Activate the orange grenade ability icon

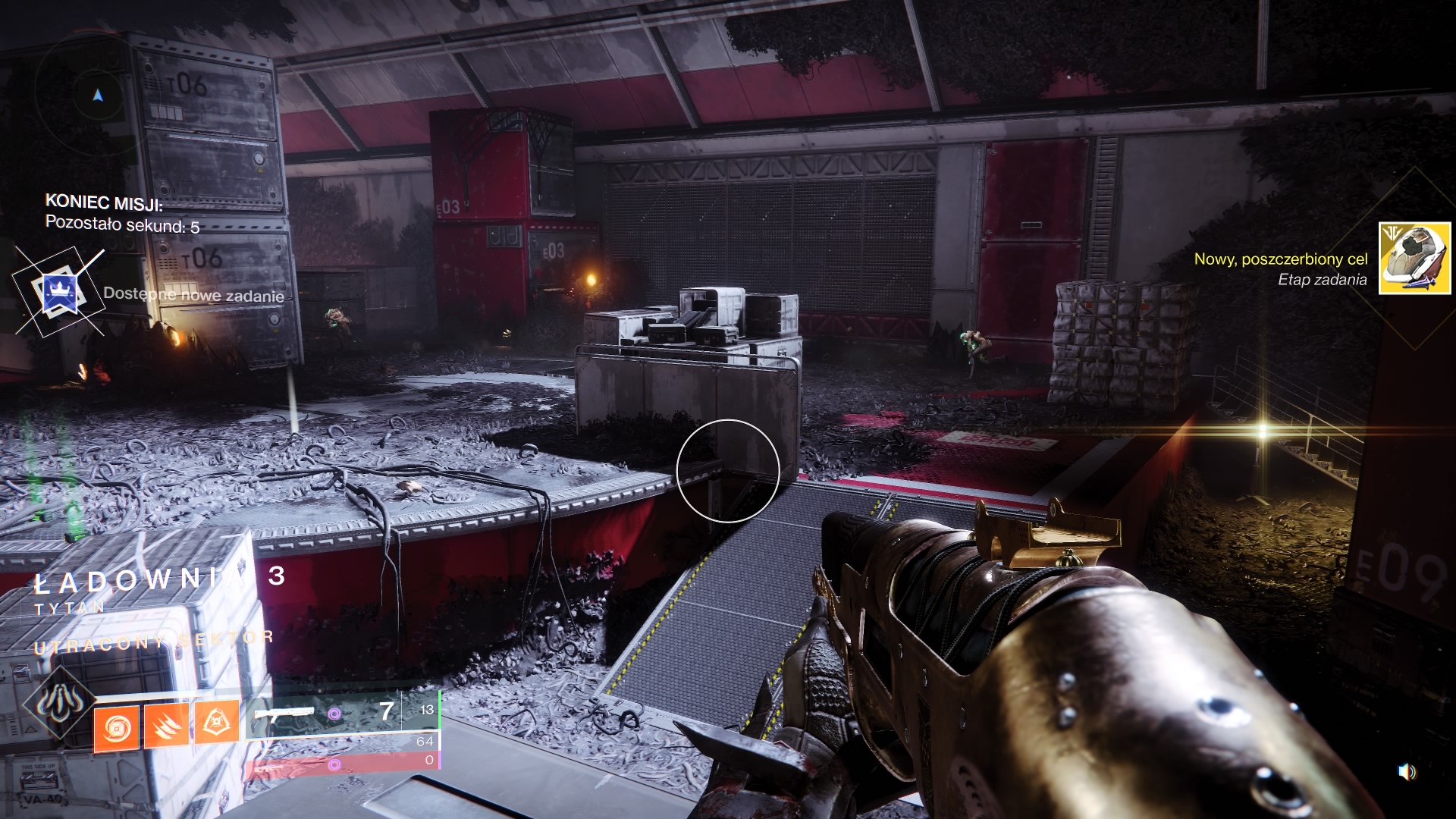click(116, 729)
